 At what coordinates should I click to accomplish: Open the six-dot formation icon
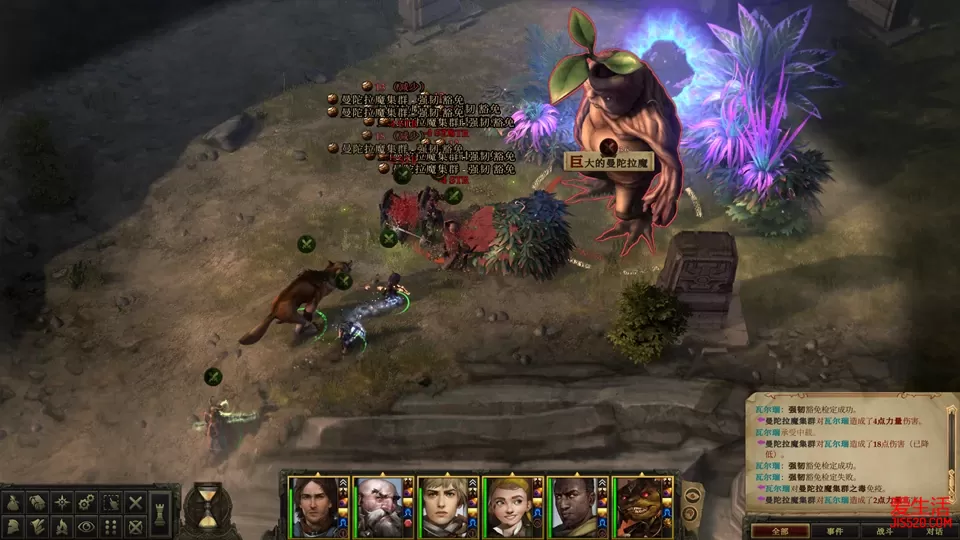112,525
